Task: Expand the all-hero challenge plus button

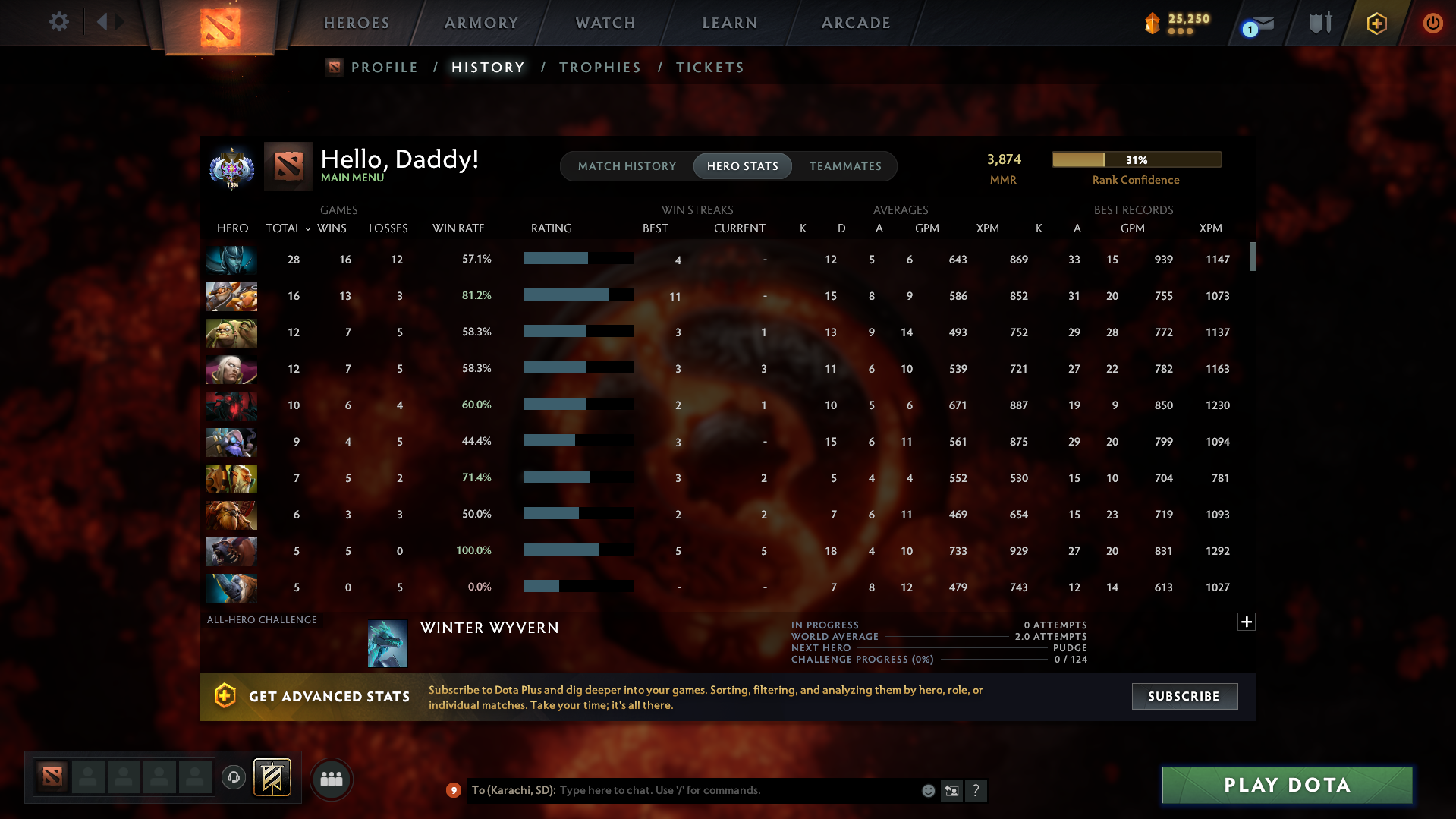Action: tap(1246, 622)
